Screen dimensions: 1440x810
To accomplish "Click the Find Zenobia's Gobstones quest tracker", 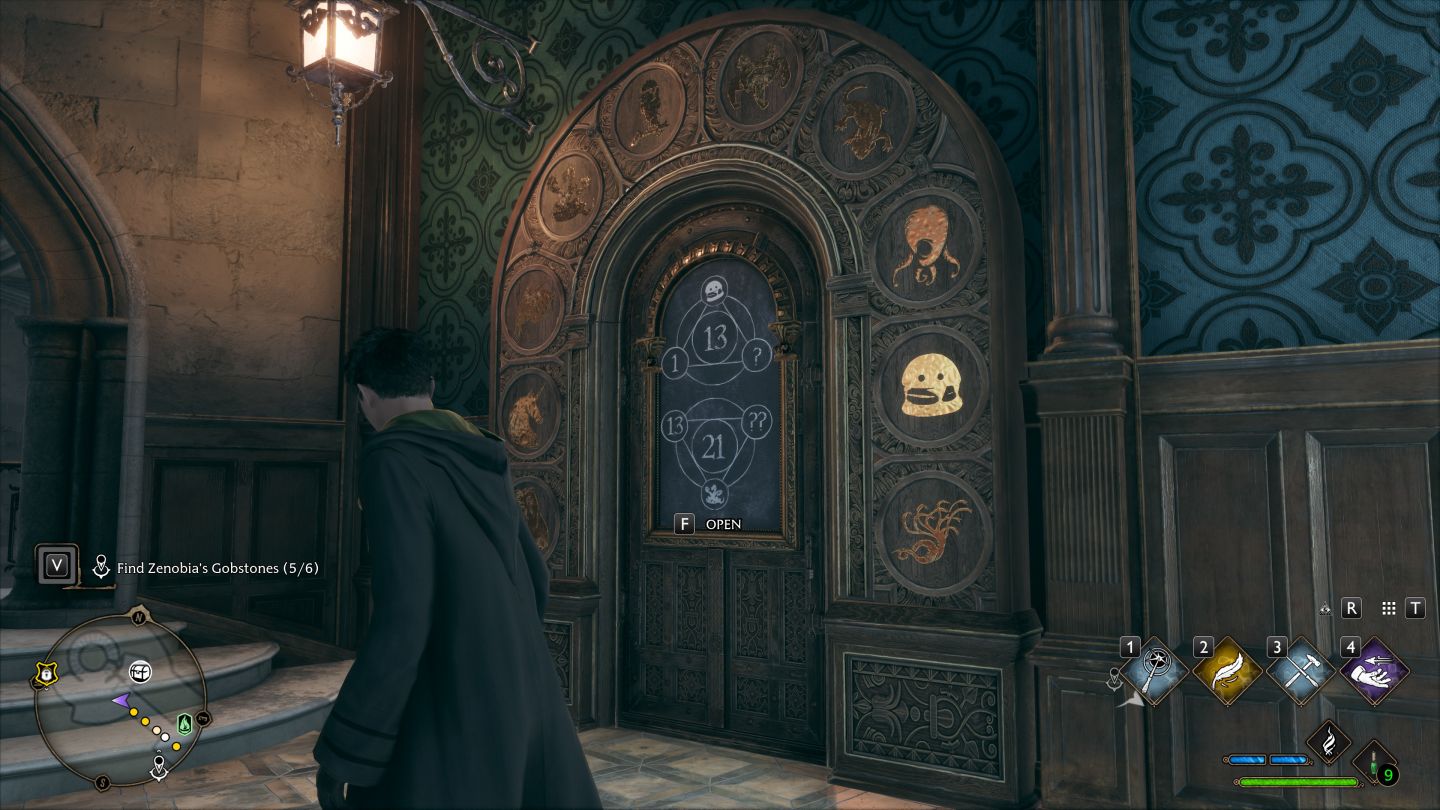I will pyautogui.click(x=217, y=568).
